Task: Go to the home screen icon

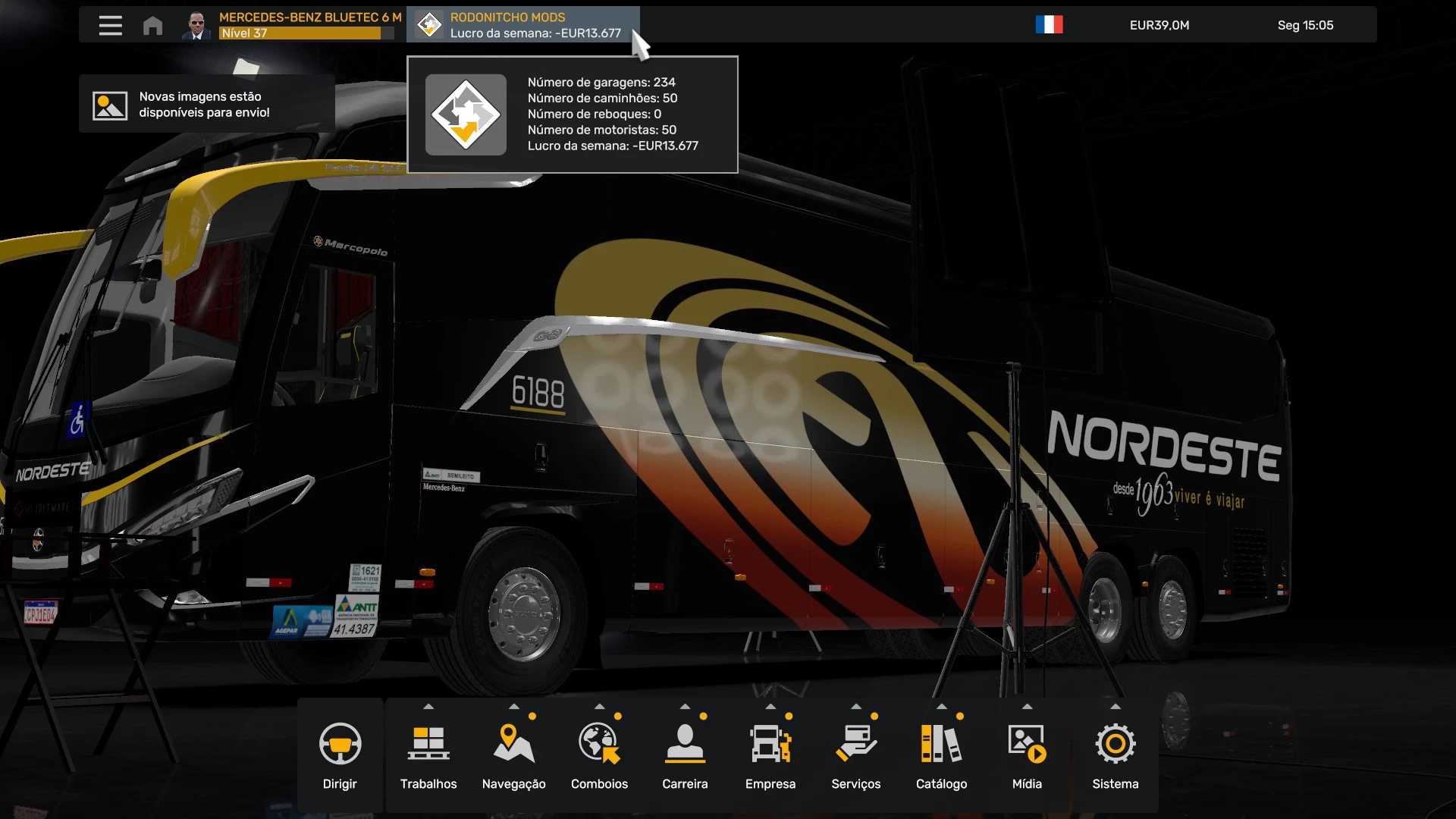Action: point(152,26)
